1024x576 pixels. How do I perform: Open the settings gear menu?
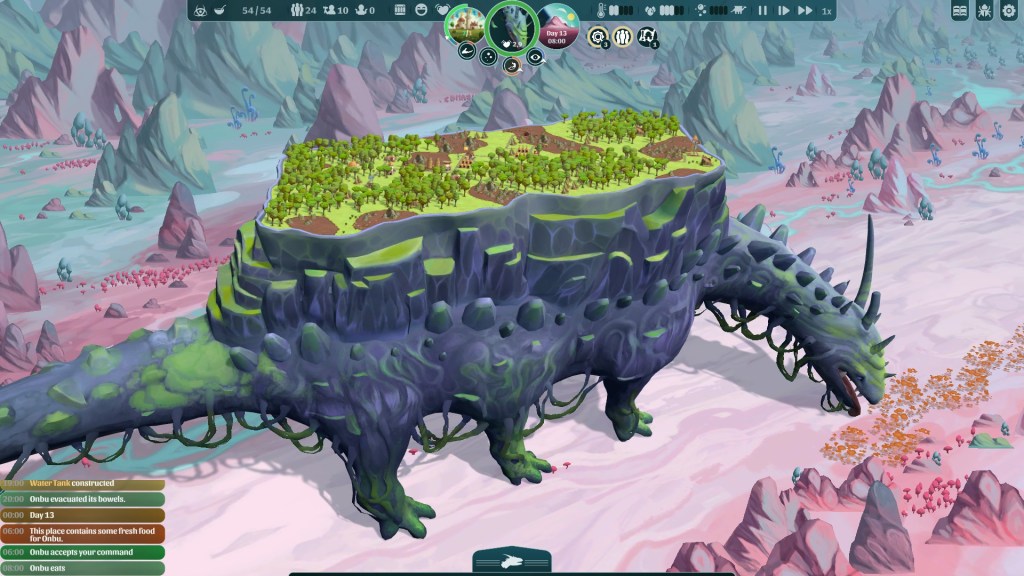click(x=1007, y=11)
